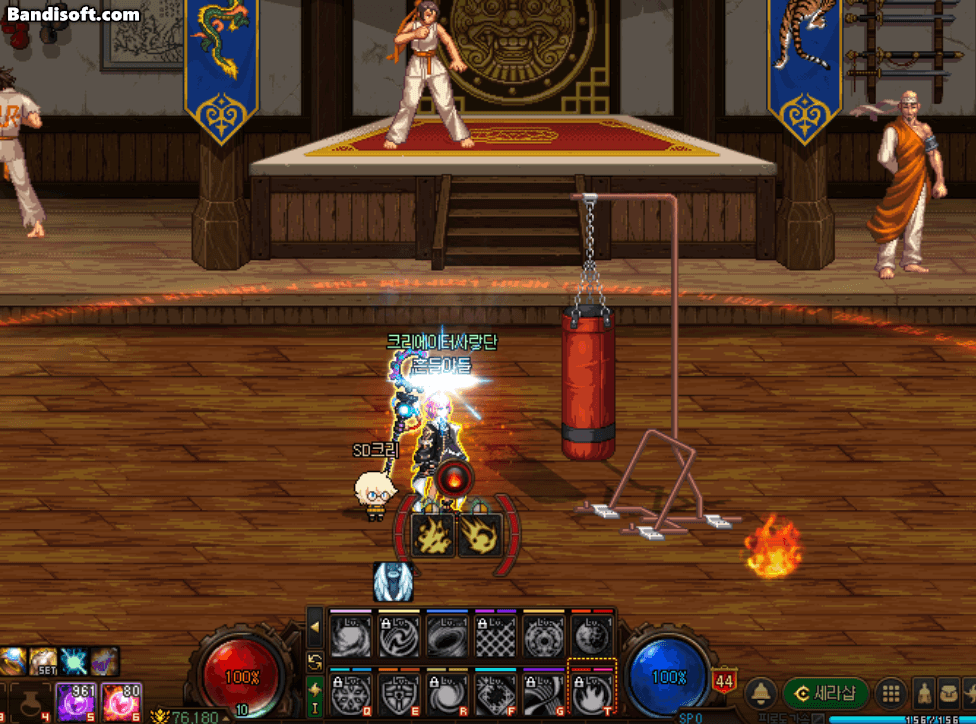
Task: Click the cyan energy burst buff icon
Action: [74, 661]
